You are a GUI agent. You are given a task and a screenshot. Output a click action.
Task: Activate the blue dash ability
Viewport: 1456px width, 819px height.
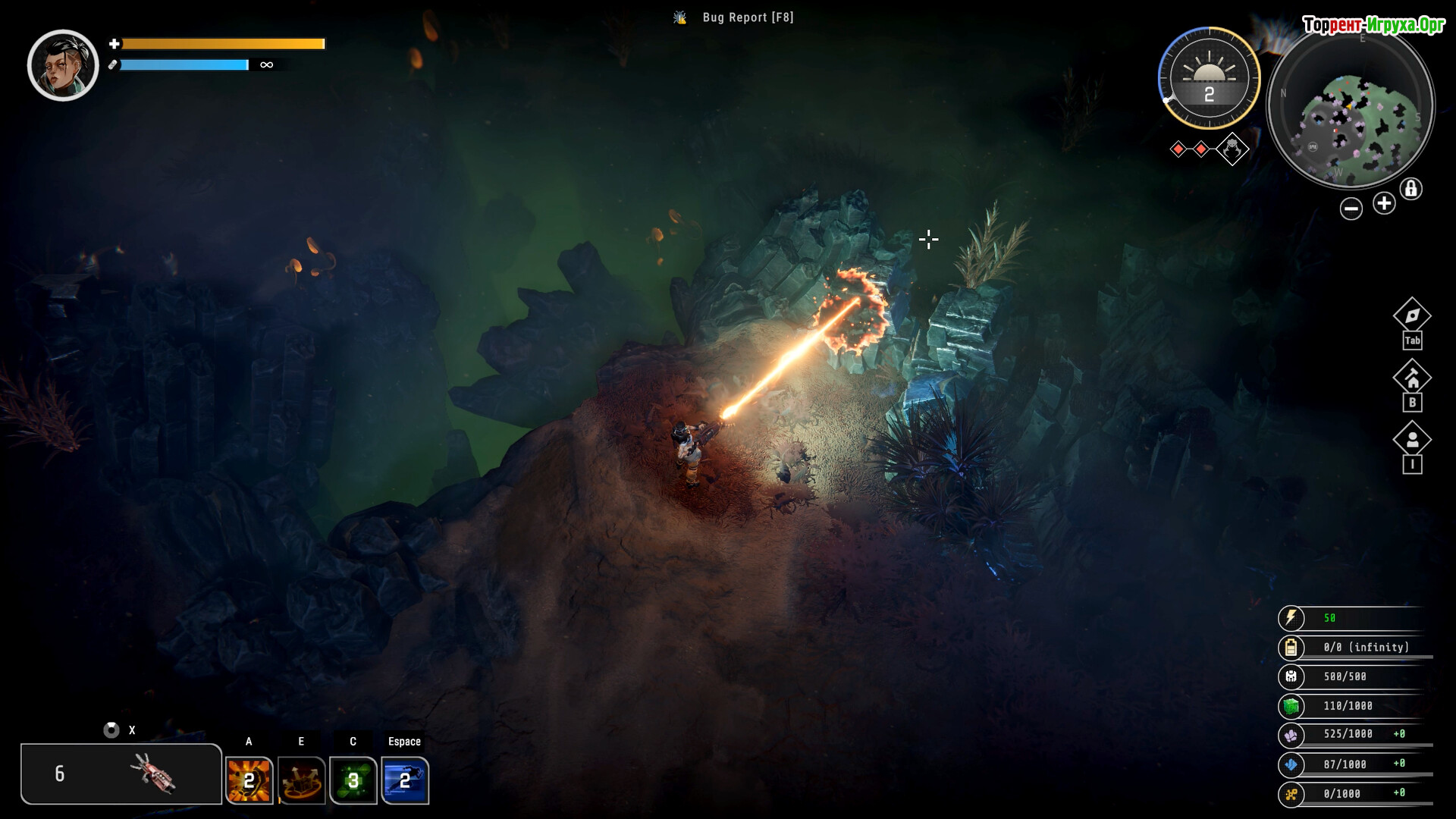click(x=405, y=780)
